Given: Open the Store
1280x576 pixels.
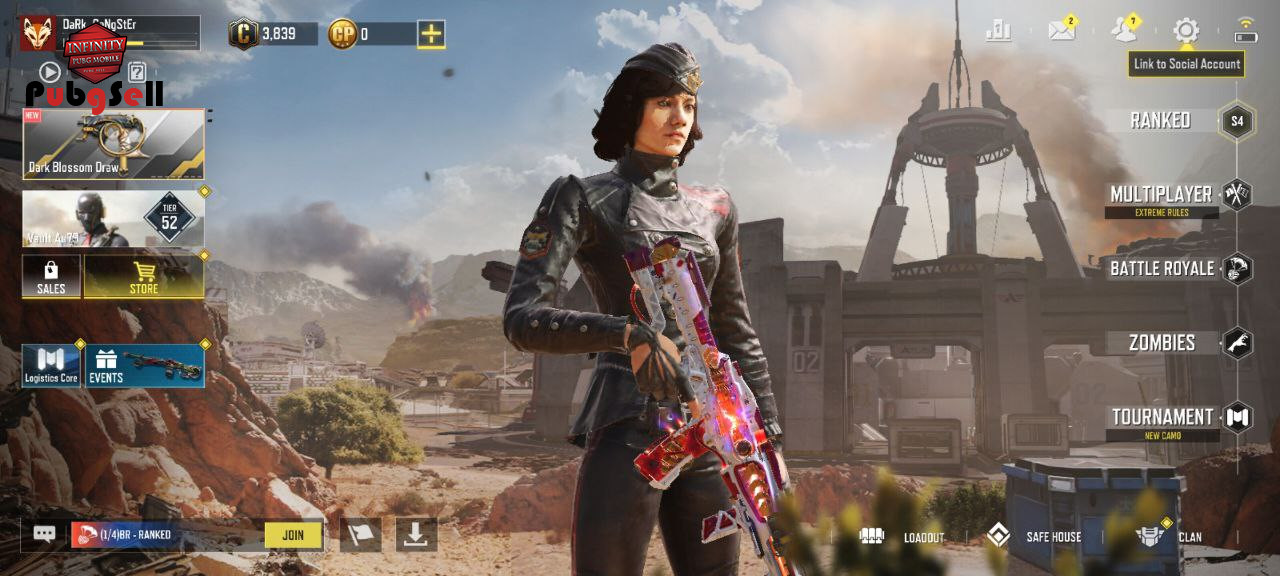Looking at the screenshot, I should [144, 277].
